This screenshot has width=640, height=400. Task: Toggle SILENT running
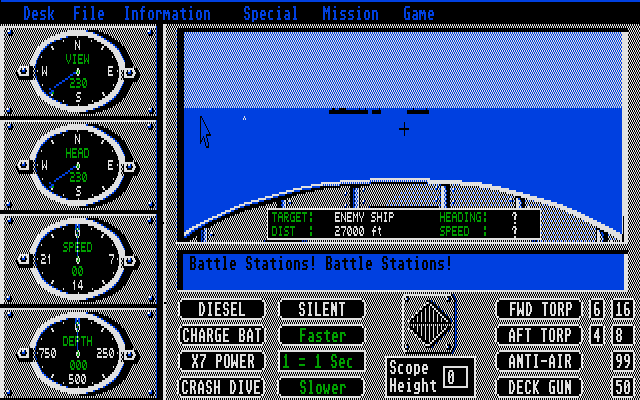(x=321, y=310)
